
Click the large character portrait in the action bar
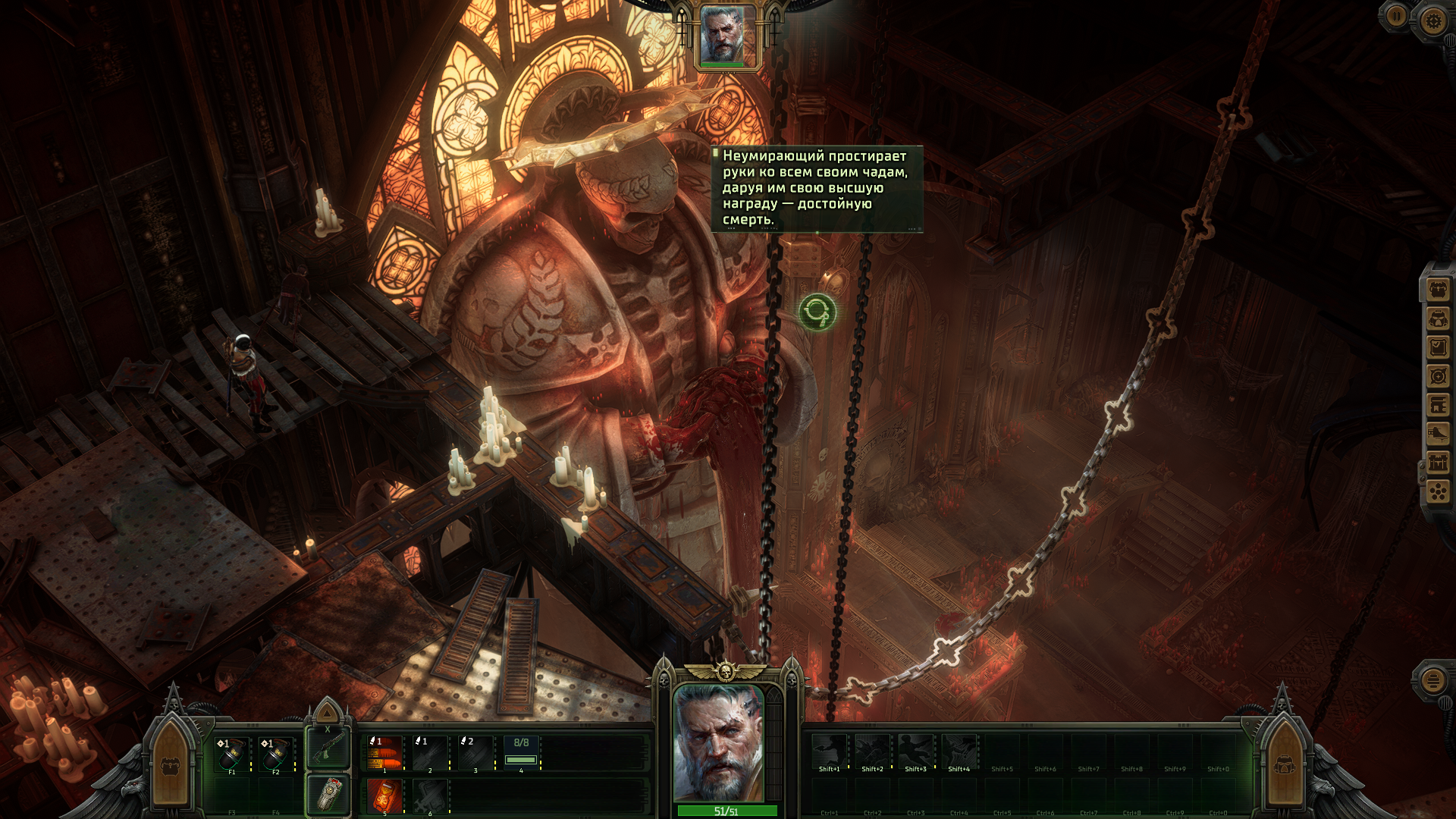pos(718,743)
